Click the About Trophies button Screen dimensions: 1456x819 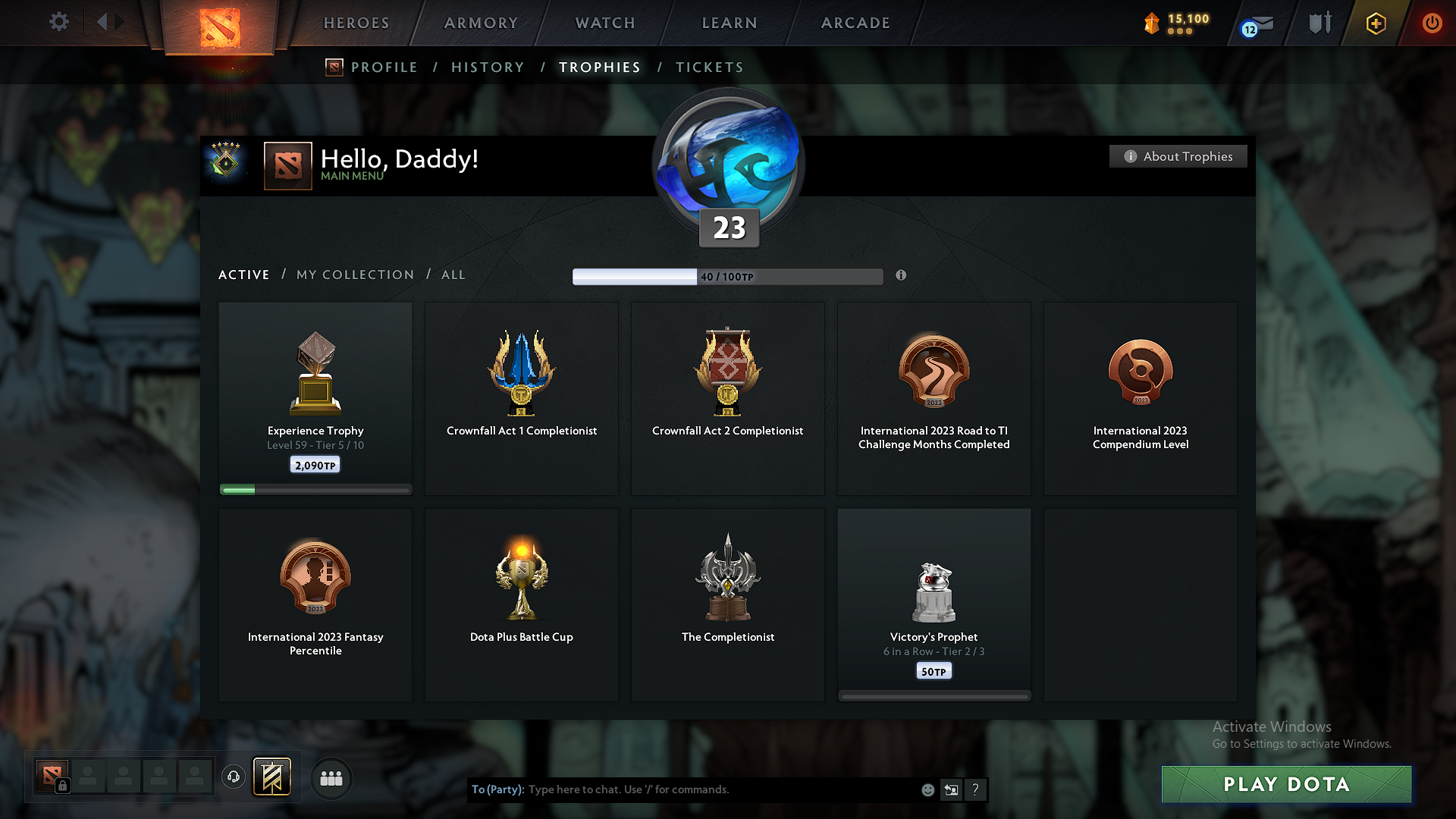pyautogui.click(x=1178, y=156)
